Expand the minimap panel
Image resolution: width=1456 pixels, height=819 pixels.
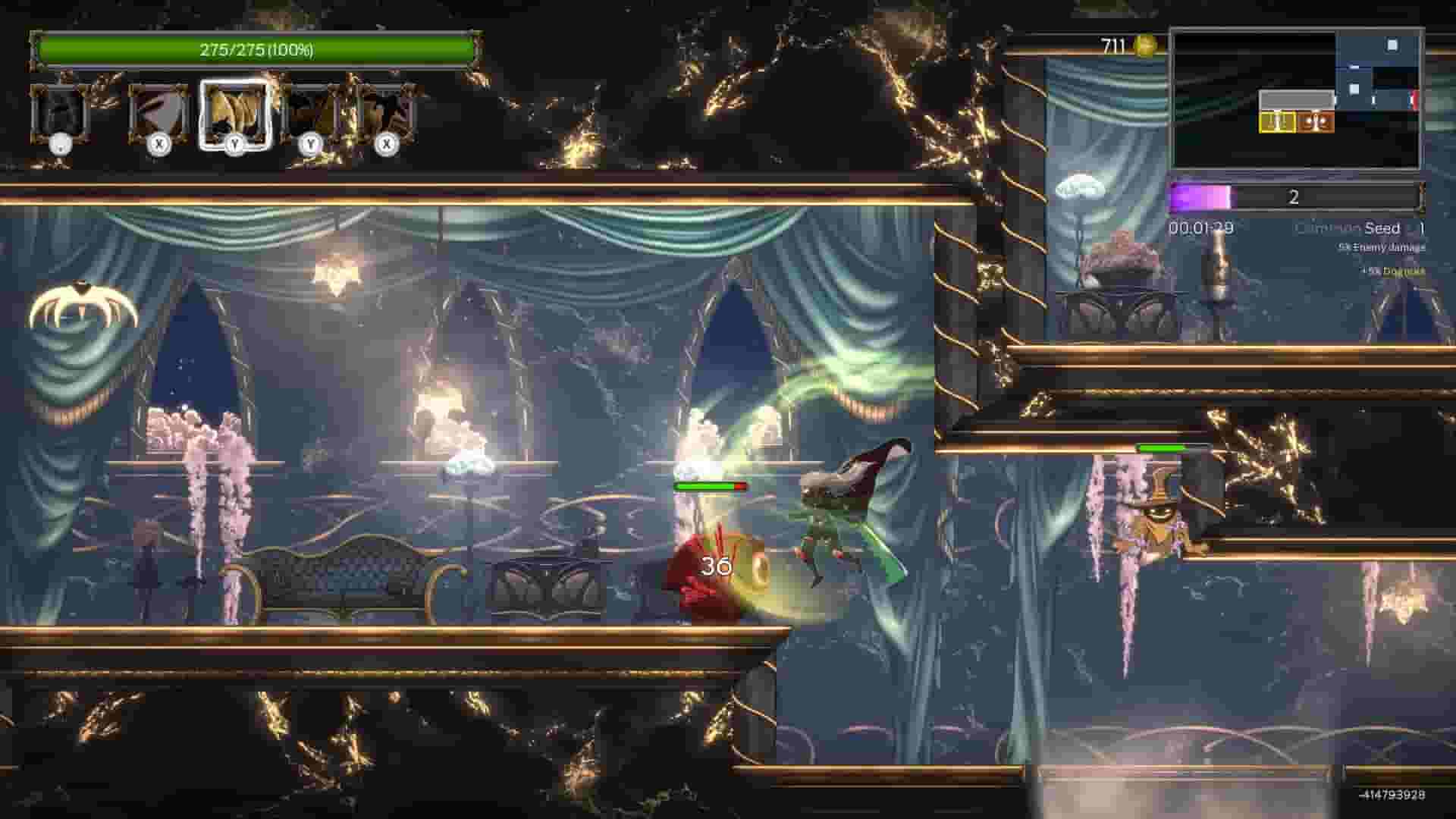point(1297,99)
